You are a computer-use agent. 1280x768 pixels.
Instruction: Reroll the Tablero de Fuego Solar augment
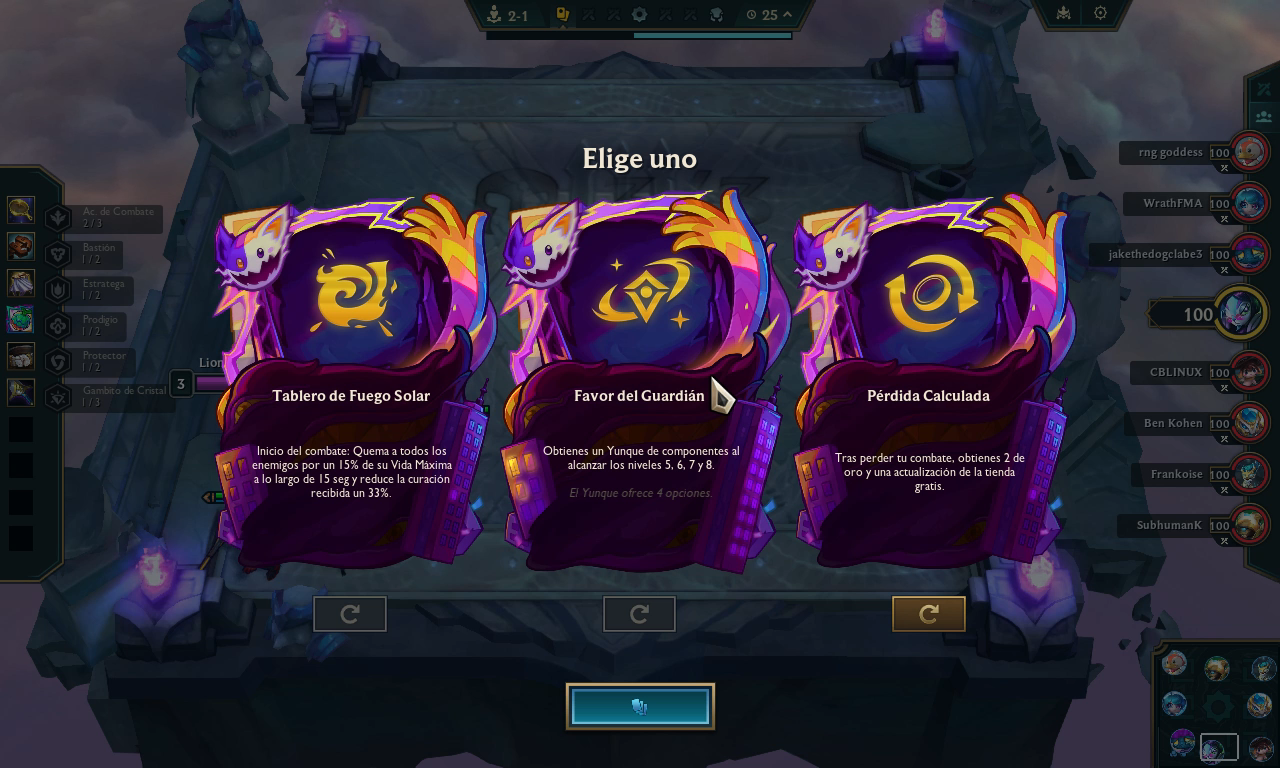tap(349, 614)
